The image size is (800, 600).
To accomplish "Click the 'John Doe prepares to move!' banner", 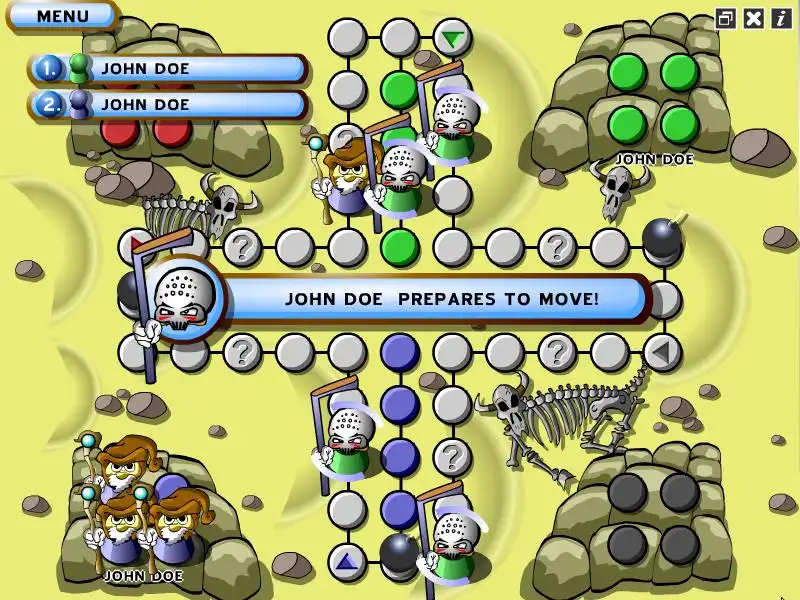I will [x=440, y=299].
